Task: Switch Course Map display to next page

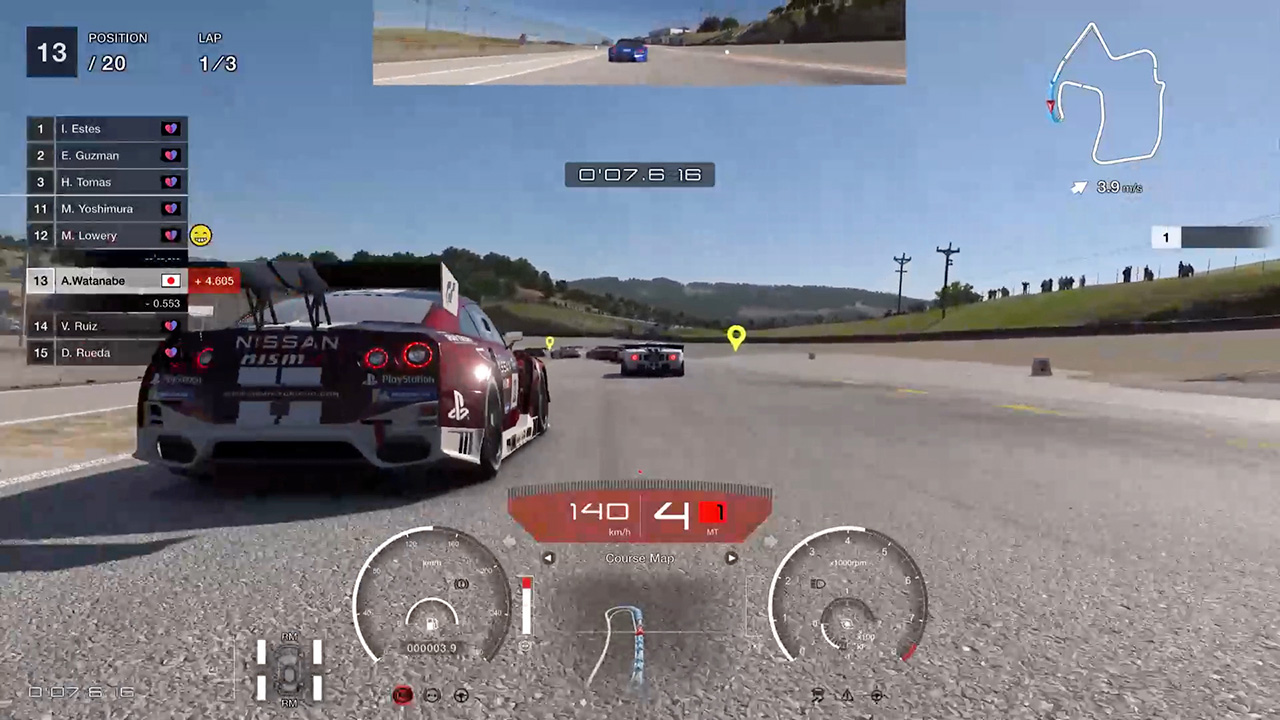Action: 731,559
